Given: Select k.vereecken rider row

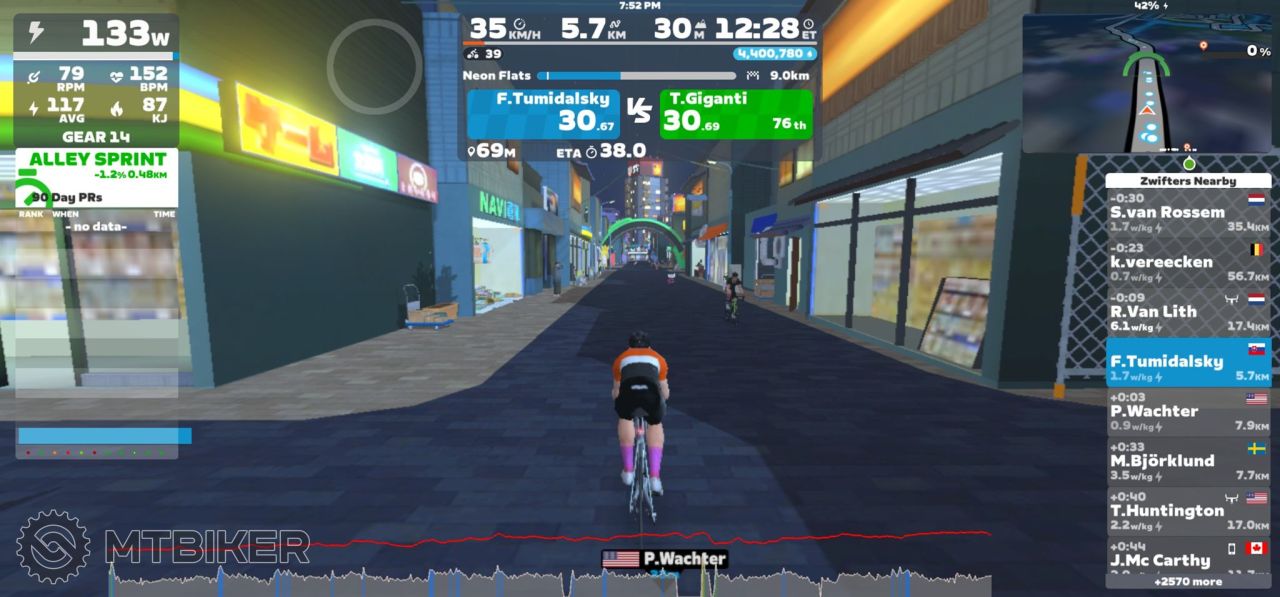Looking at the screenshot, I should [x=1188, y=263].
